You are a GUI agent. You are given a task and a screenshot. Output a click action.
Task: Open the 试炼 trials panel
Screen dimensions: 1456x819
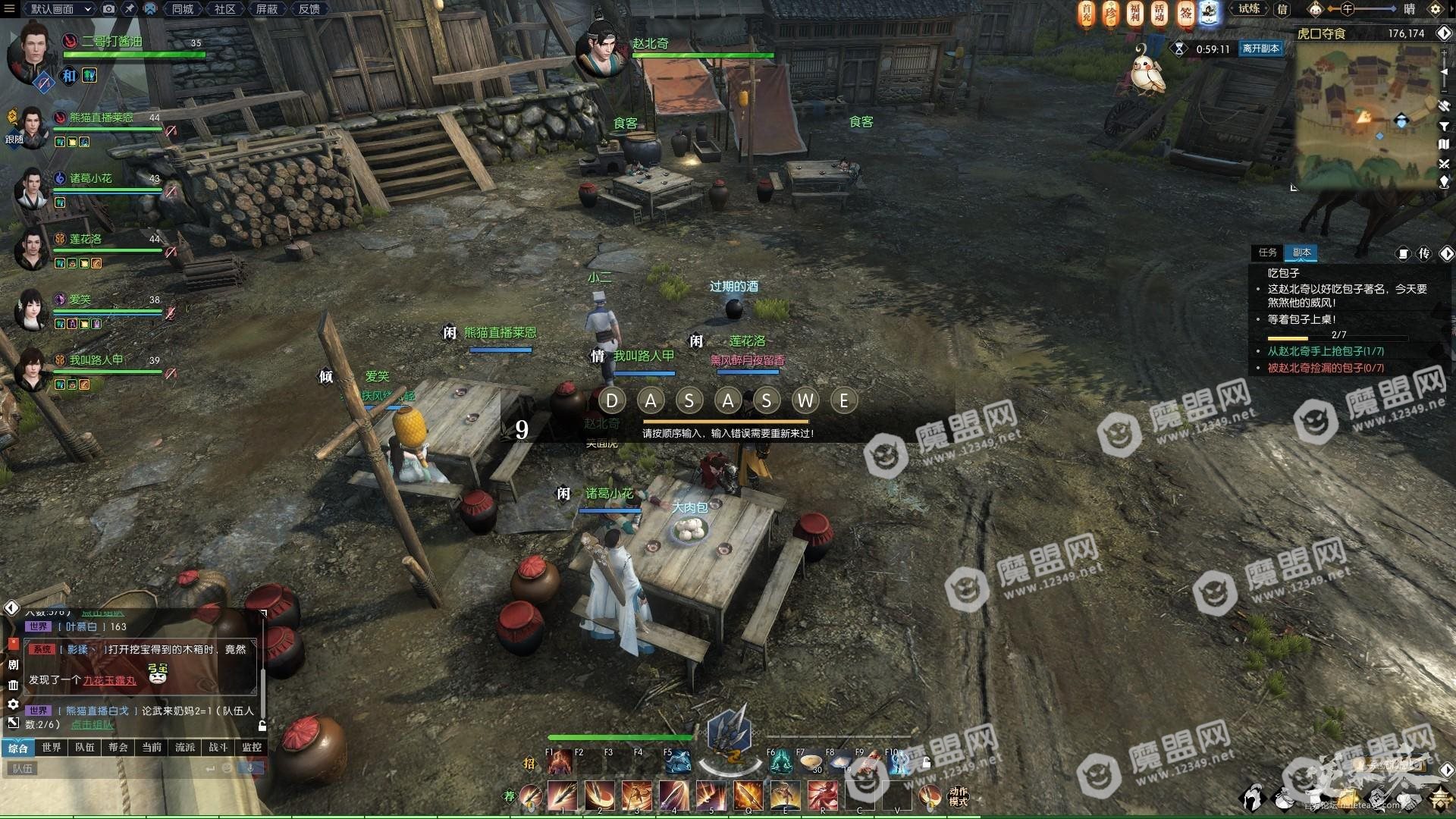point(1249,9)
